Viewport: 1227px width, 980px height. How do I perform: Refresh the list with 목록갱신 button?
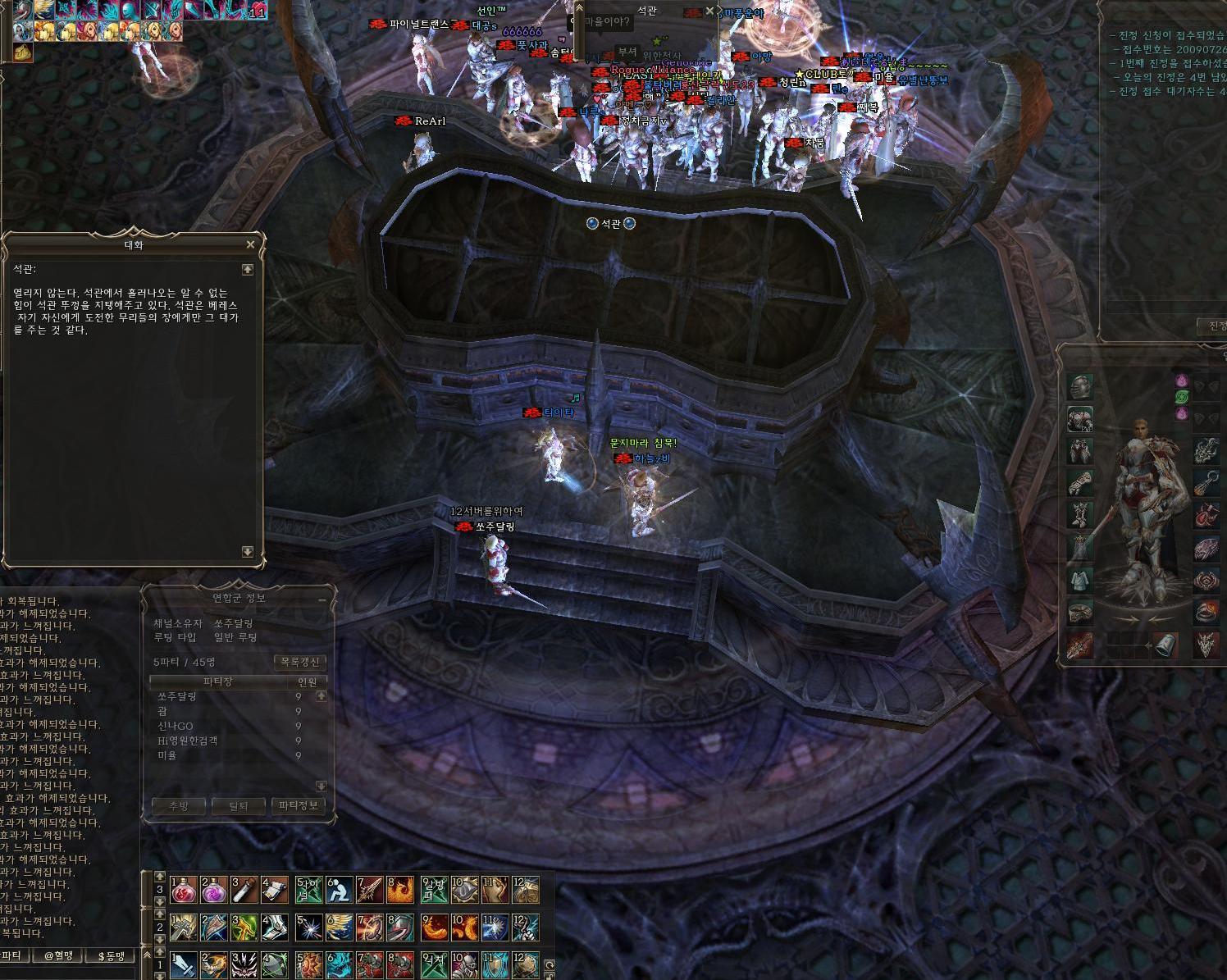pos(300,662)
